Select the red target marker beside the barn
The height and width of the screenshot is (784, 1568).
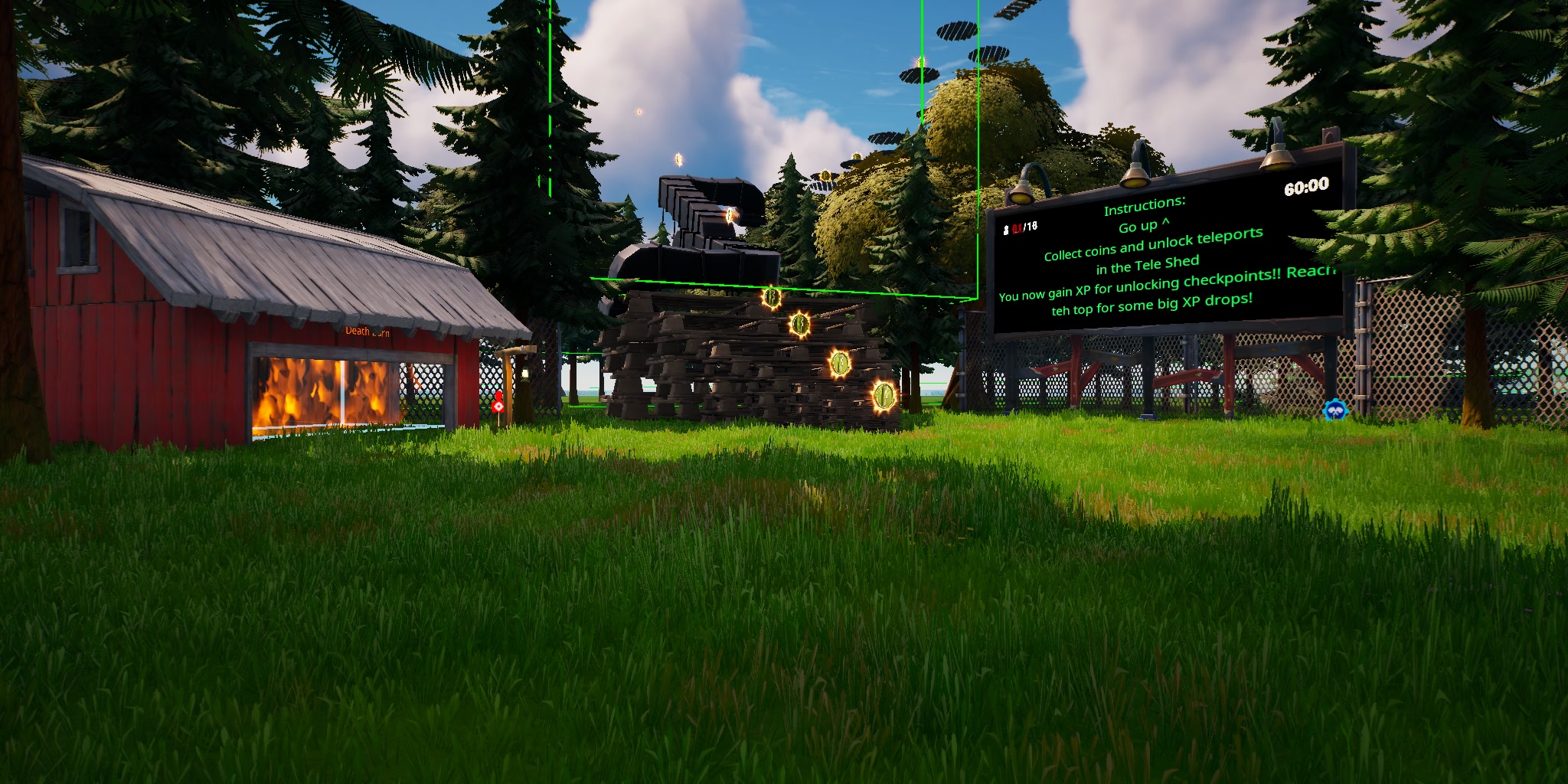pos(498,404)
